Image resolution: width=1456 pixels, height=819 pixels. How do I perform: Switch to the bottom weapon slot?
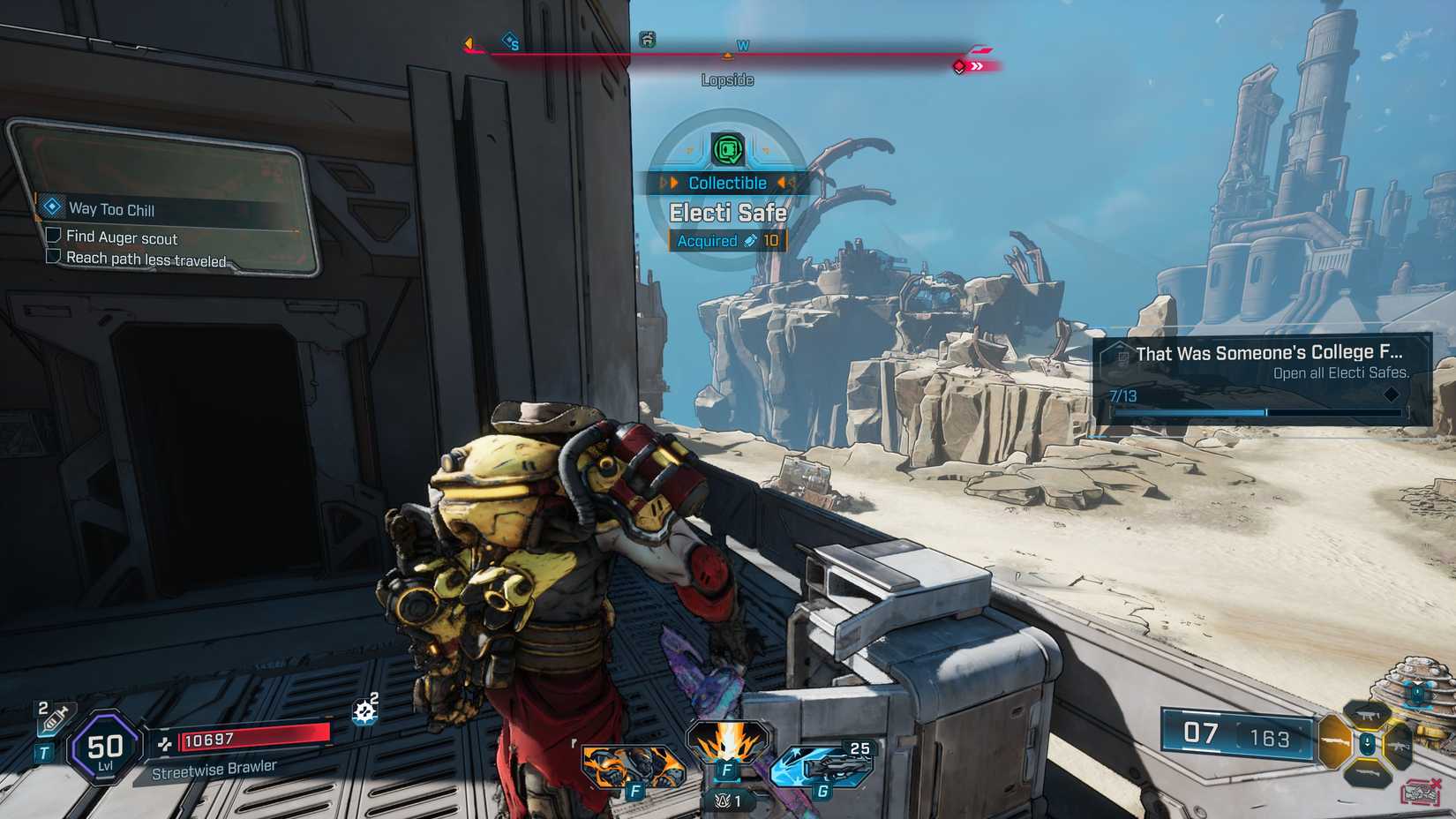(1367, 775)
